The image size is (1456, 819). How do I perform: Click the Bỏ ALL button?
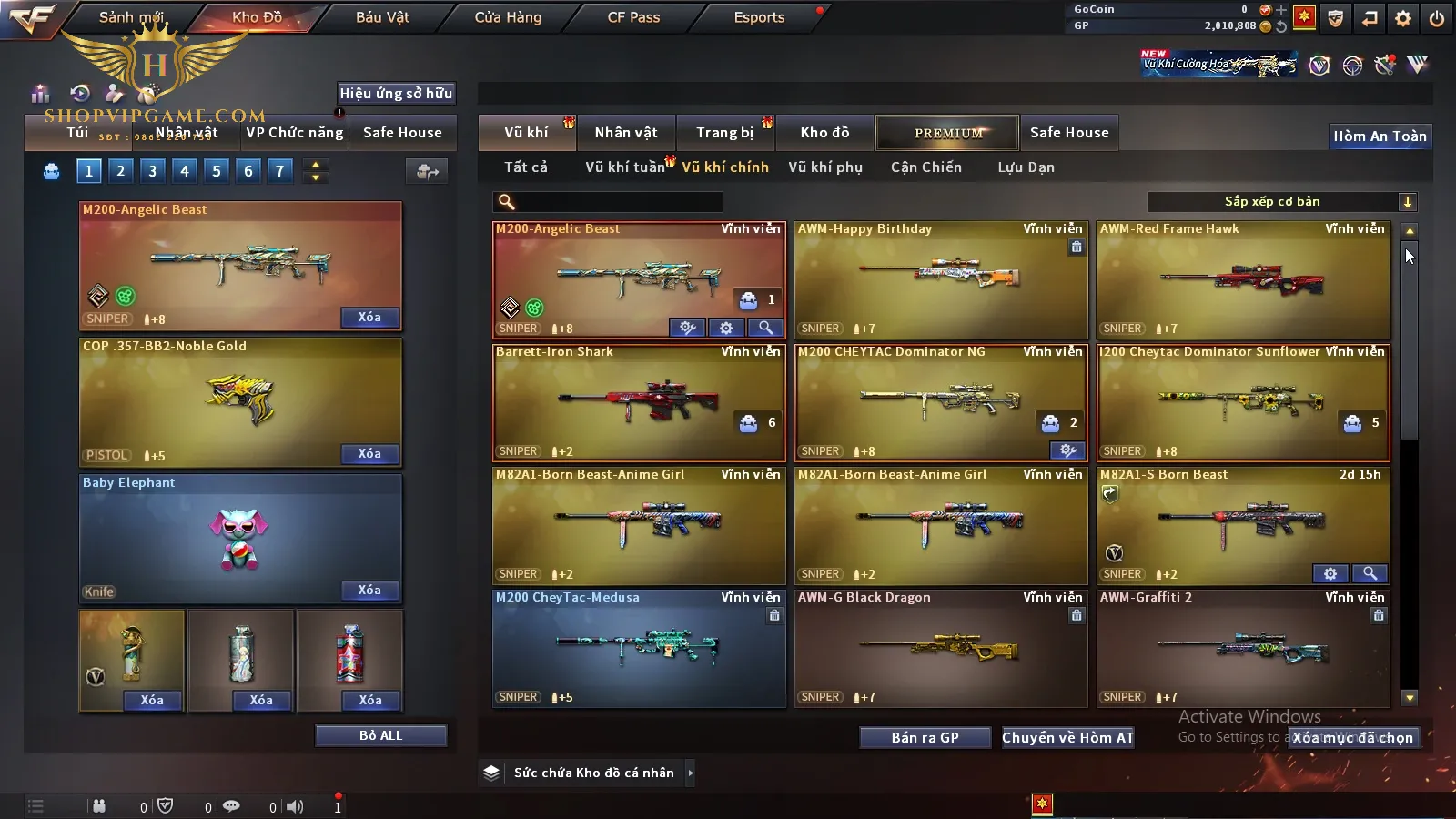(380, 735)
